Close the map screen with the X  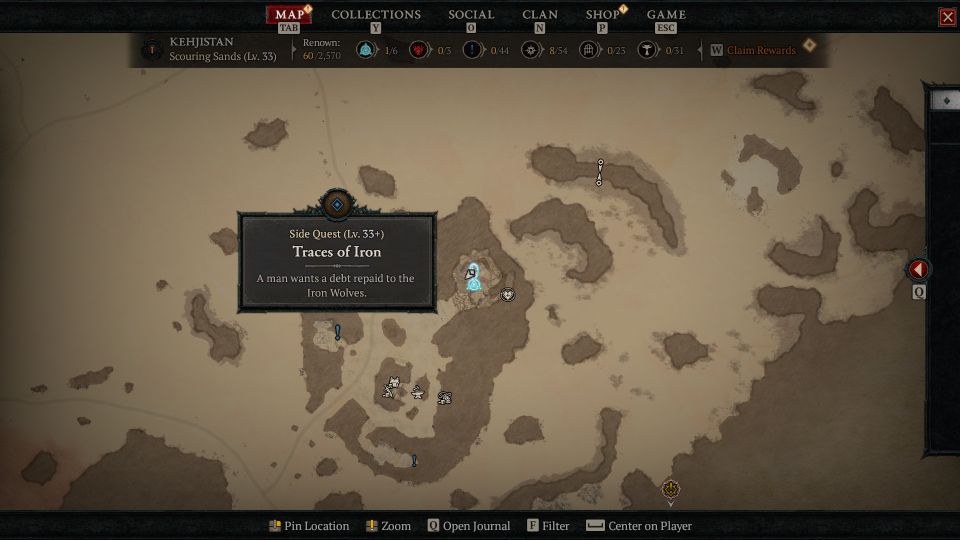click(x=947, y=16)
